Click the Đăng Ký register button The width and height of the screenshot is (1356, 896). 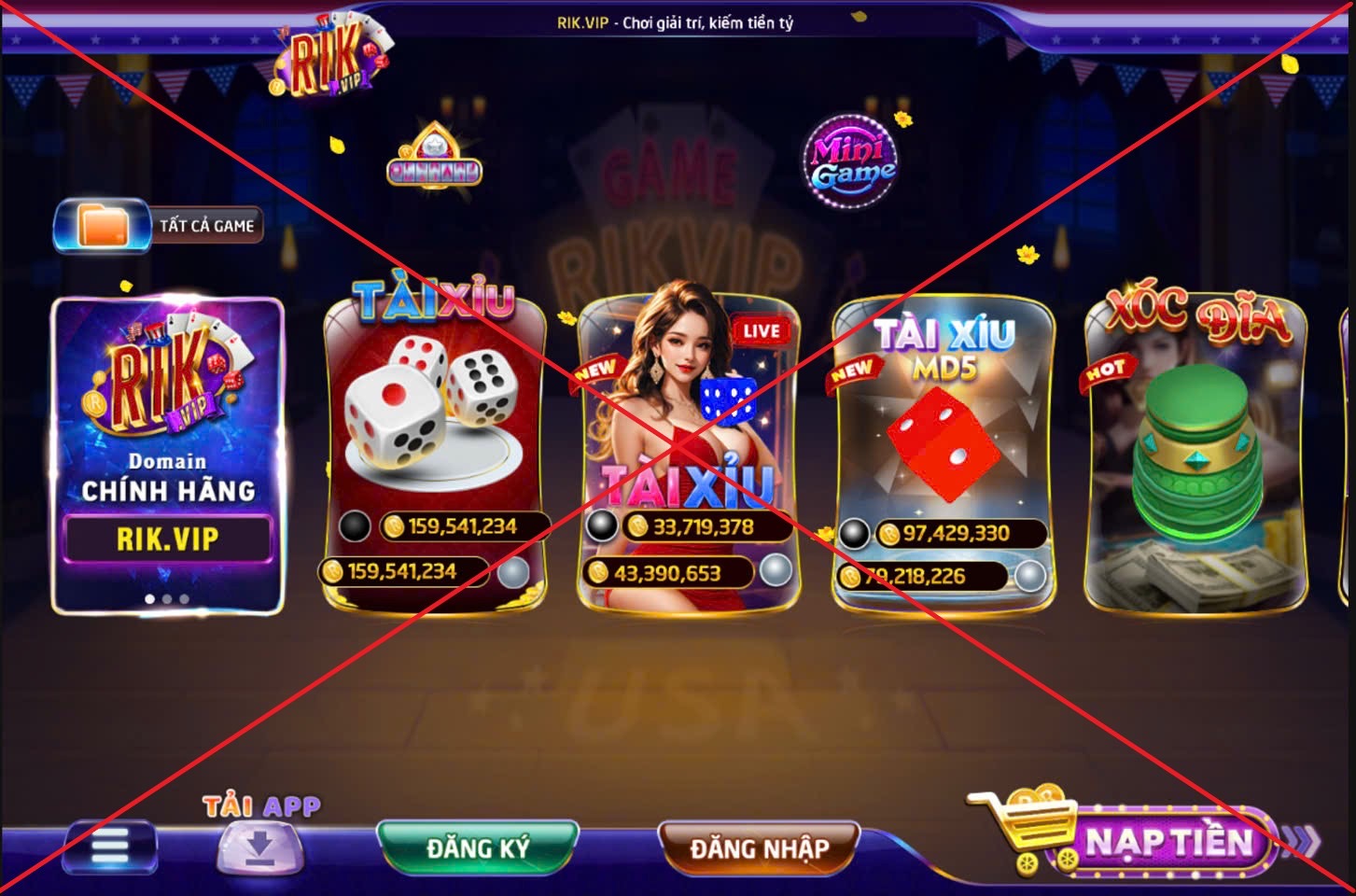click(478, 848)
